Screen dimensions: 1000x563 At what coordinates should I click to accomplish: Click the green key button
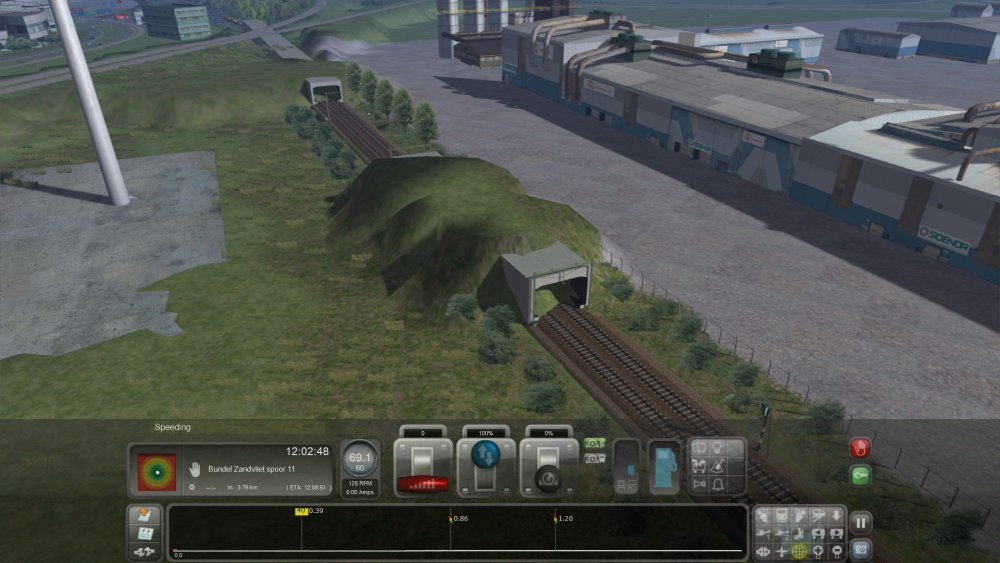[860, 476]
